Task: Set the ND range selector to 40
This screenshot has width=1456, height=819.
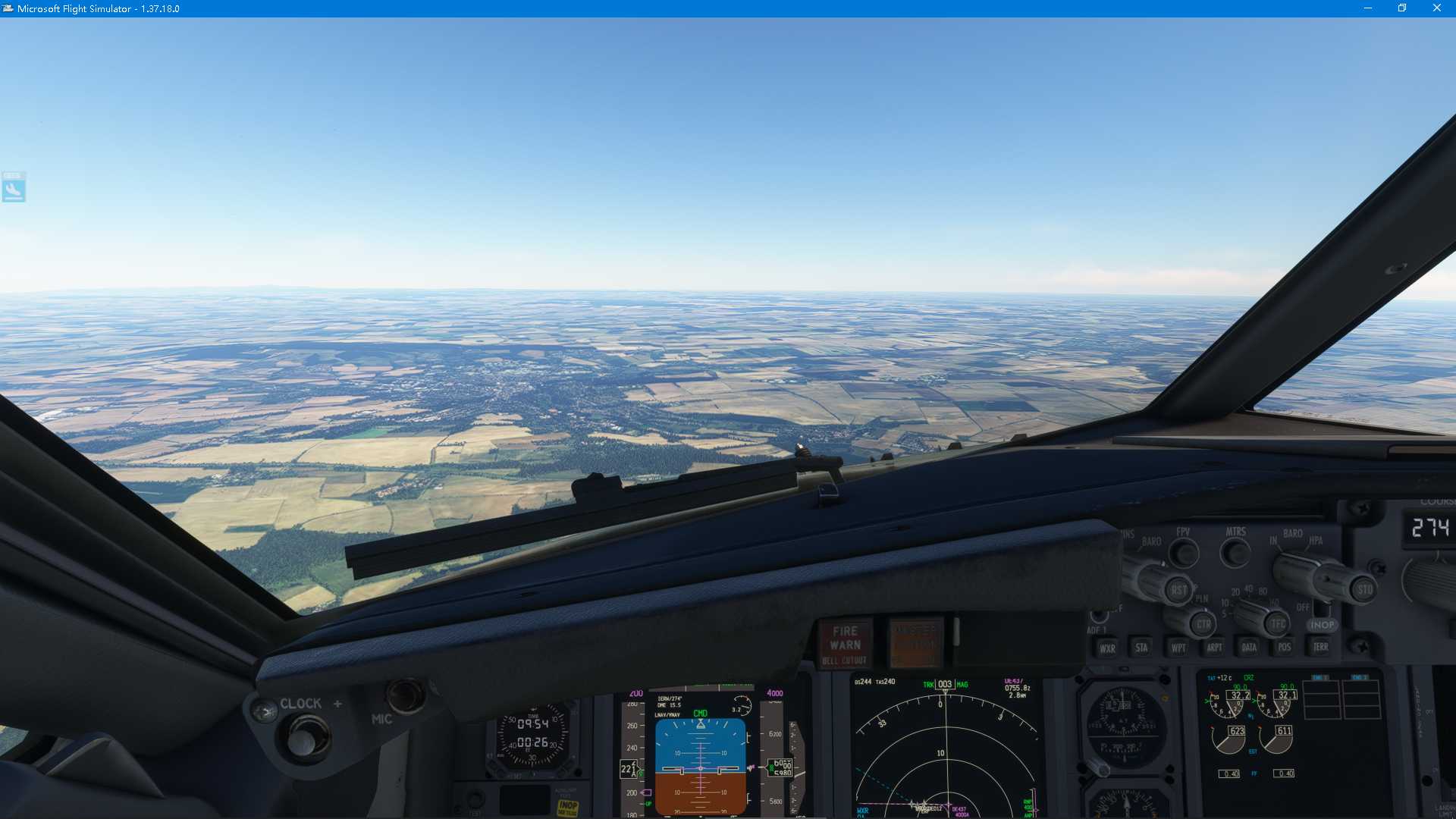Action: 1247,590
